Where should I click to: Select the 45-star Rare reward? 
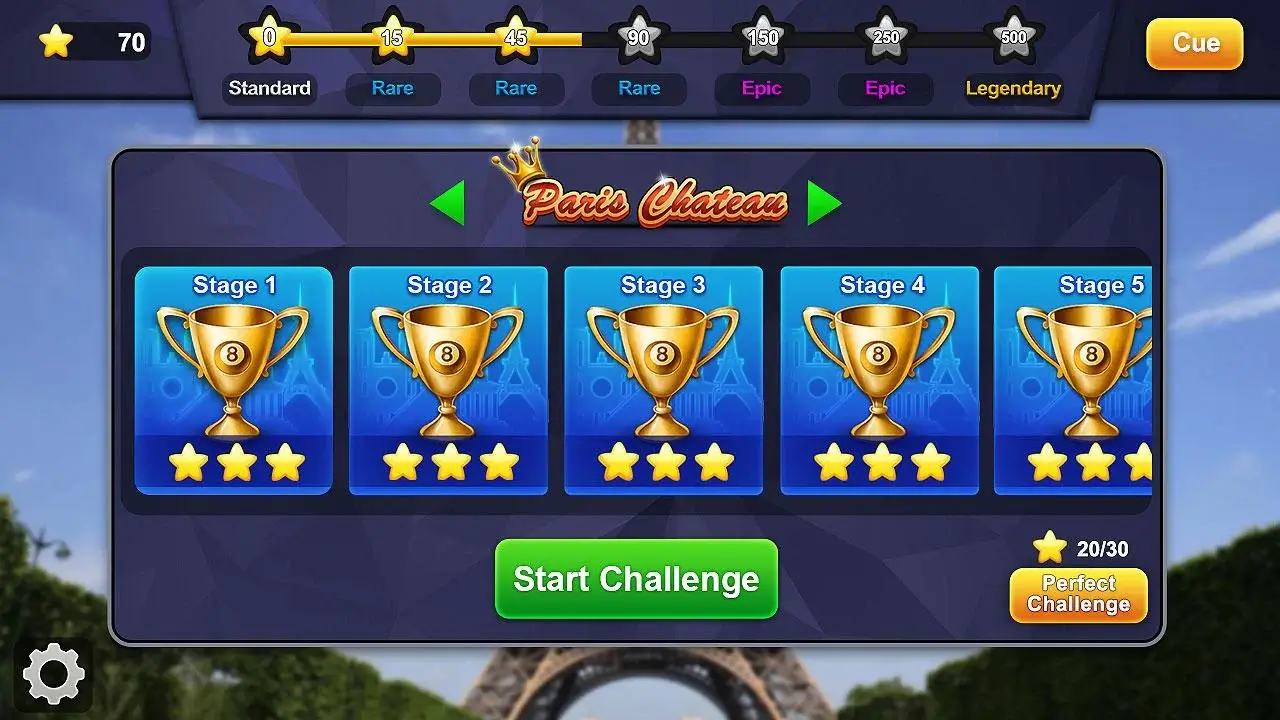pos(516,40)
